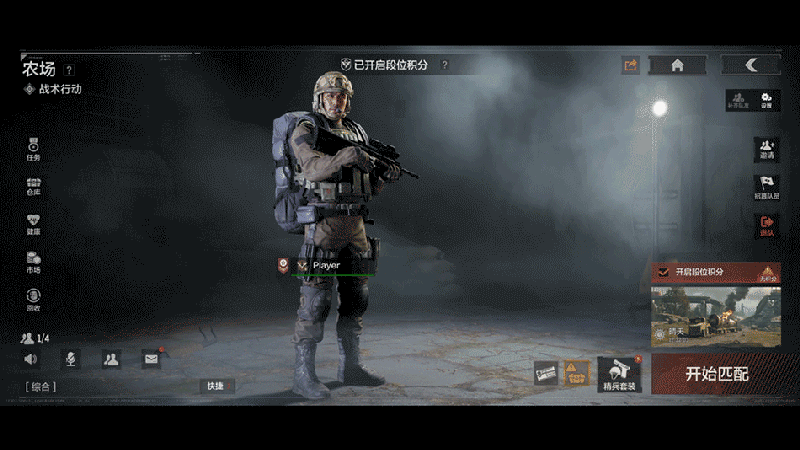The image size is (800, 450).
Task: Open the 任务 missions menu
Action: coord(33,149)
